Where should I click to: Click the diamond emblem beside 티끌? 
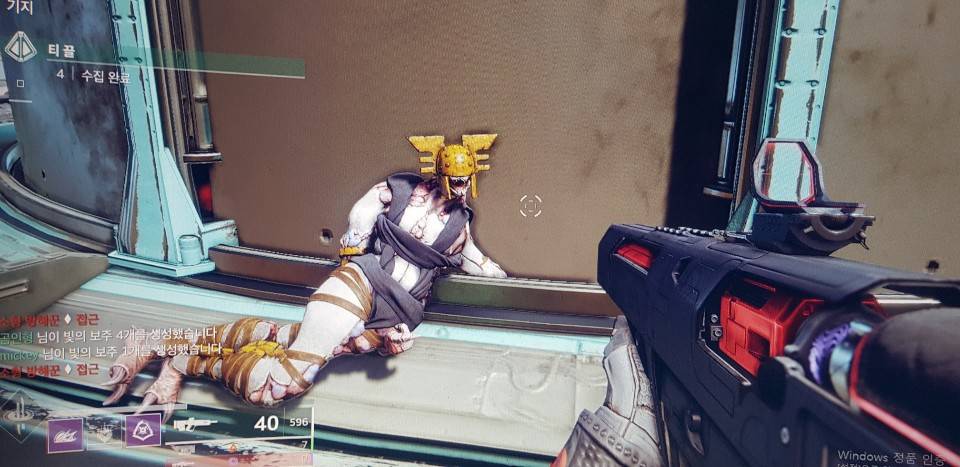[x=20, y=47]
